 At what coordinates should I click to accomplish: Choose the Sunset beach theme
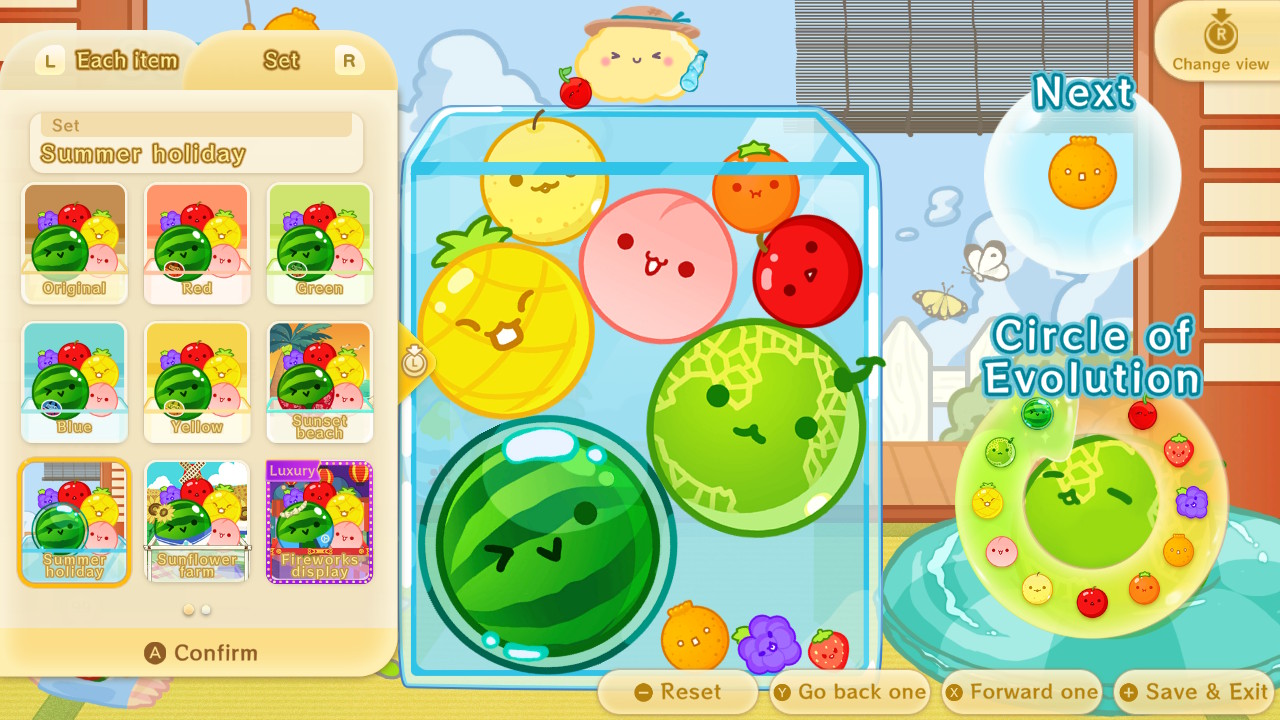point(319,382)
